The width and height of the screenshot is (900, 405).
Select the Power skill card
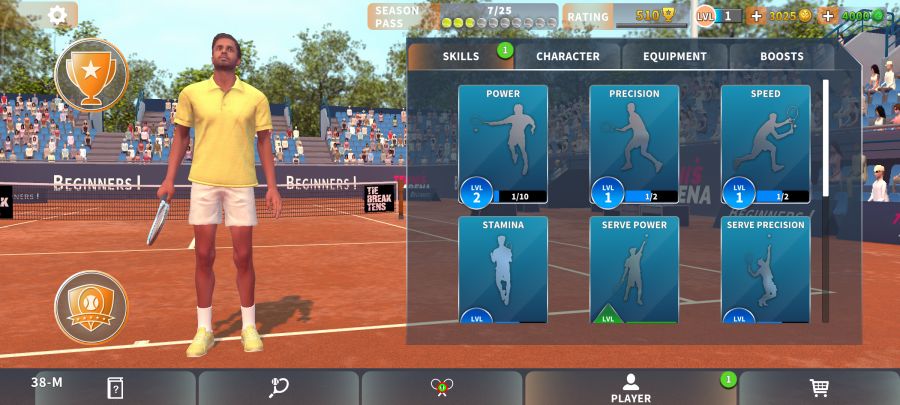coord(503,144)
